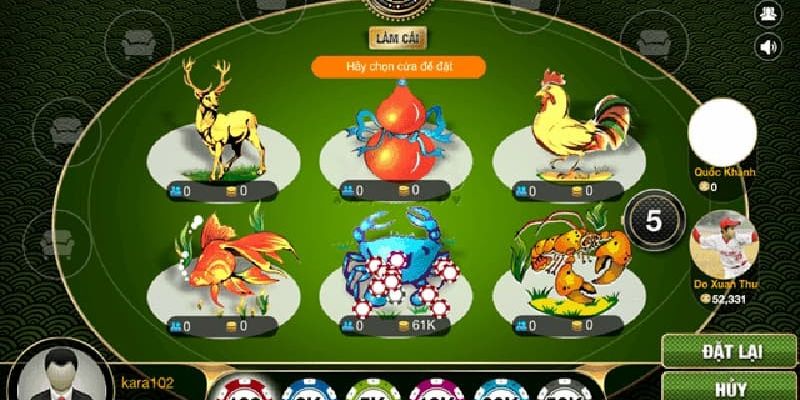Toggle the sound speaker icon
The width and height of the screenshot is (800, 400).
click(768, 45)
